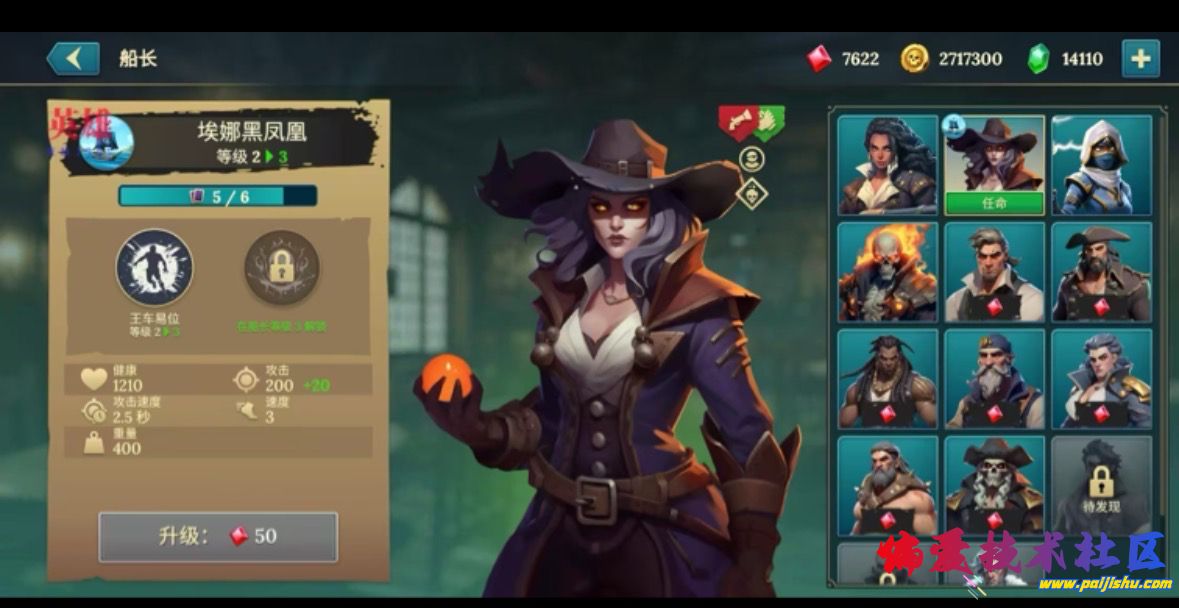Choose the shirtless bearded brawler captain
This screenshot has height=608, width=1179.
click(887, 485)
